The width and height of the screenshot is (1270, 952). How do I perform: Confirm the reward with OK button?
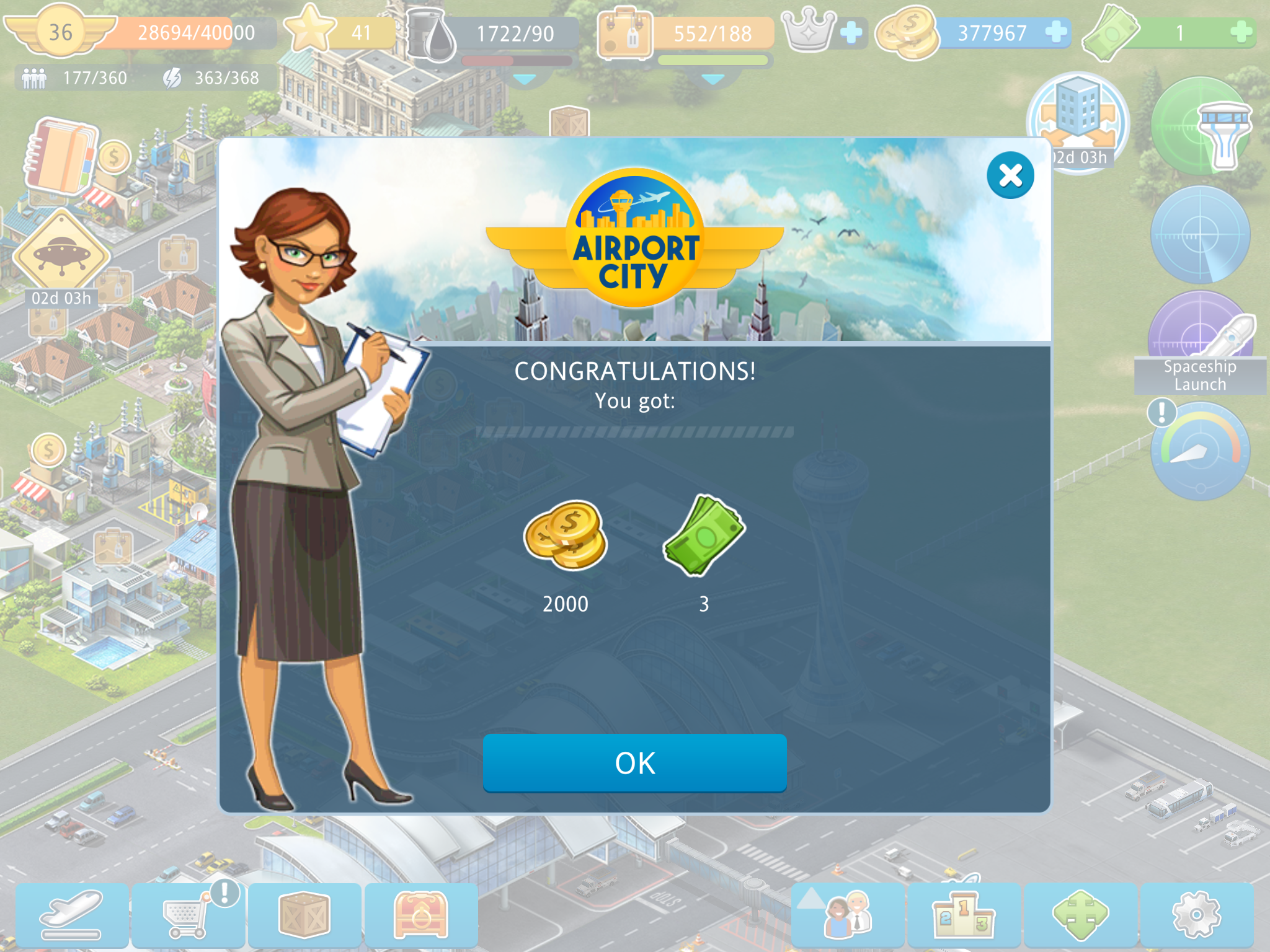(634, 762)
